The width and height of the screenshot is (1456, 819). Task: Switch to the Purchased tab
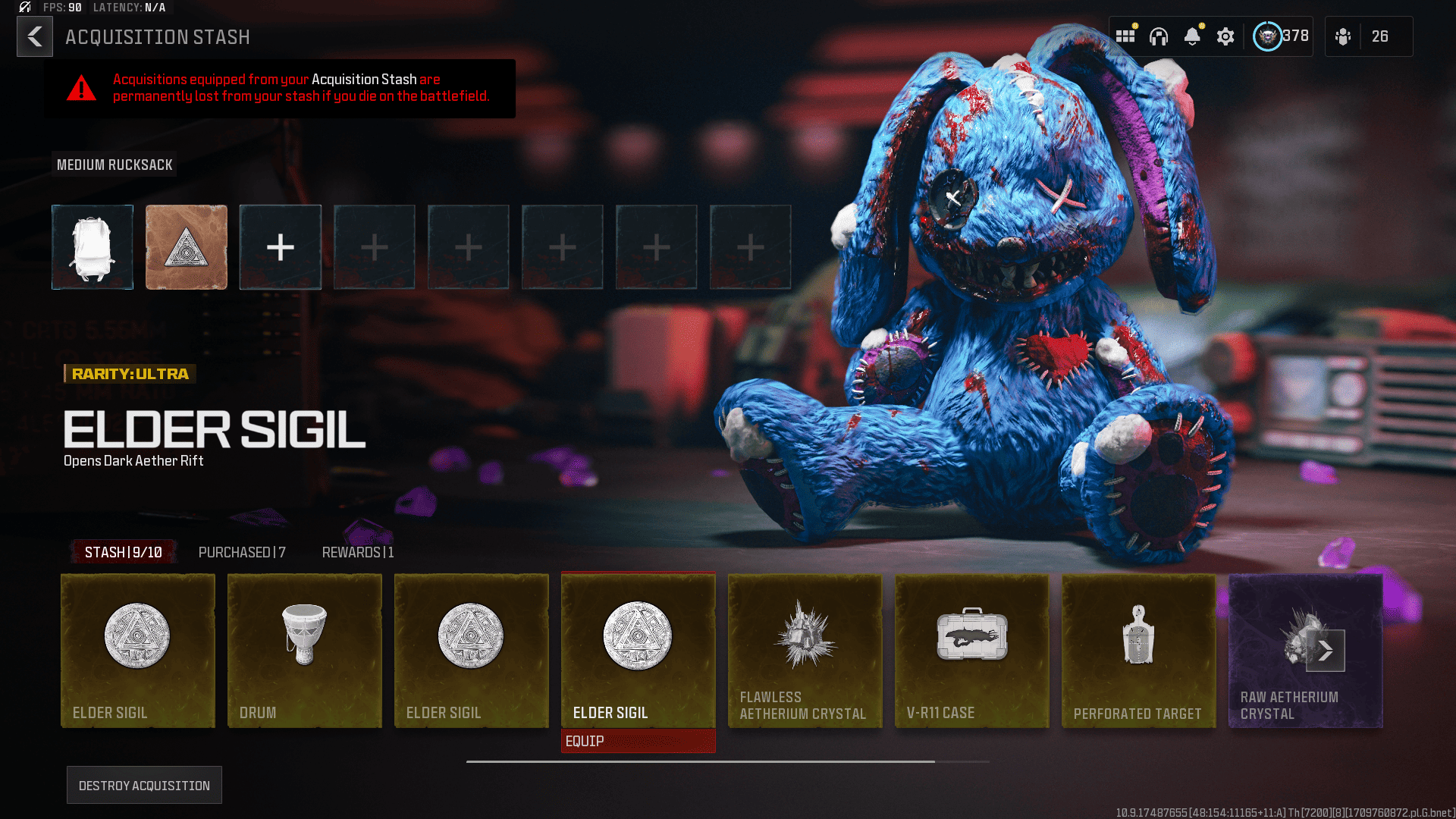pos(242,552)
